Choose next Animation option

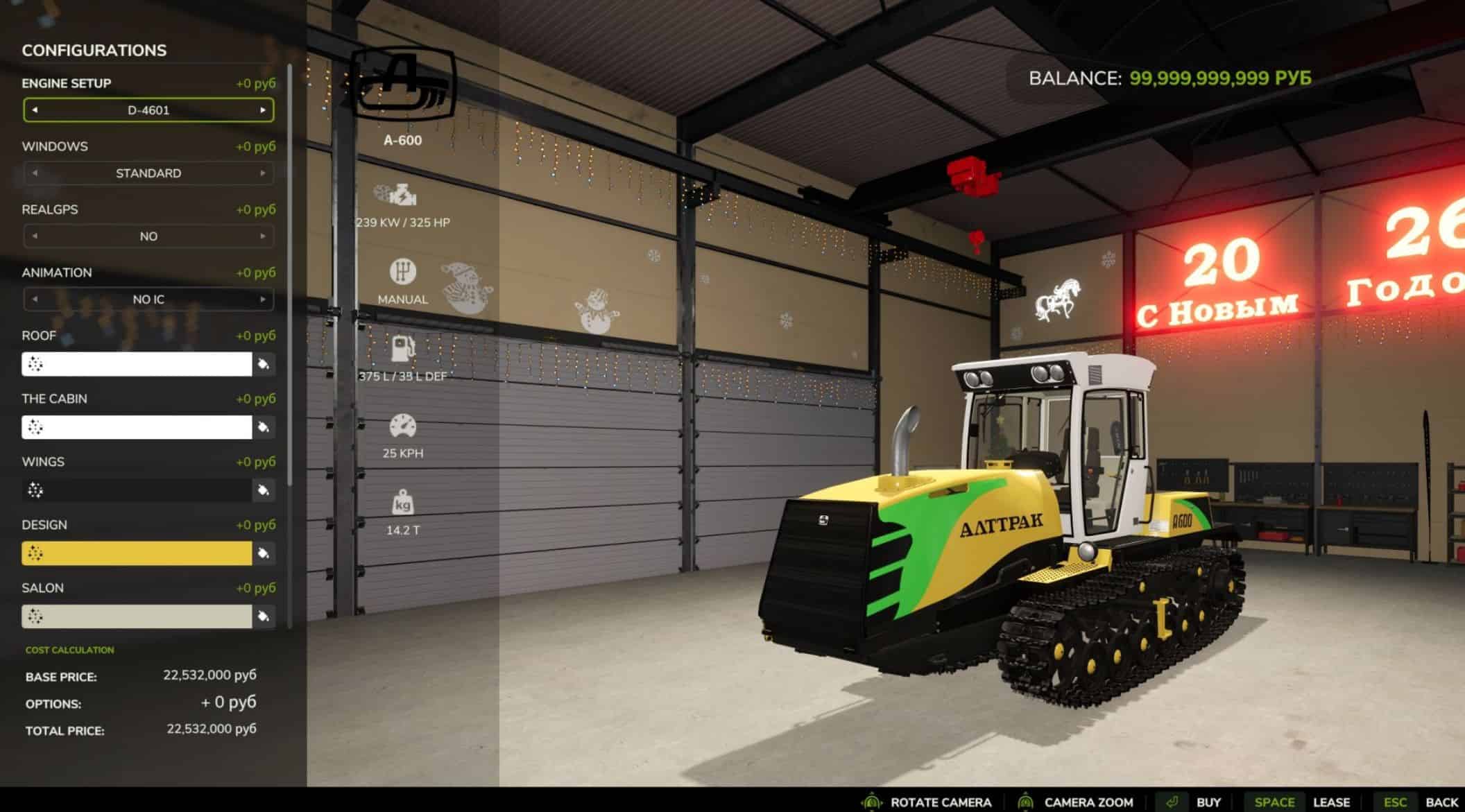tap(263, 300)
